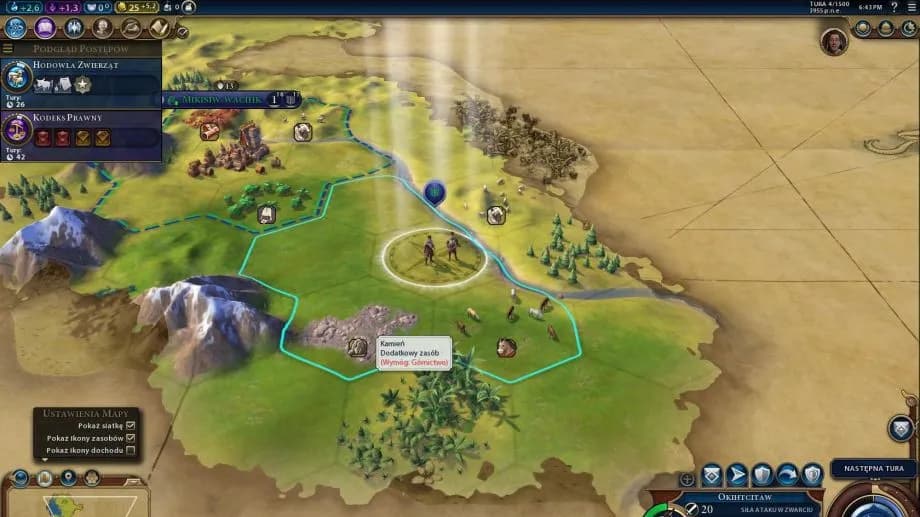Image resolution: width=920 pixels, height=517 pixels.
Task: Expand extra unit actions with the plus button
Action: click(687, 479)
